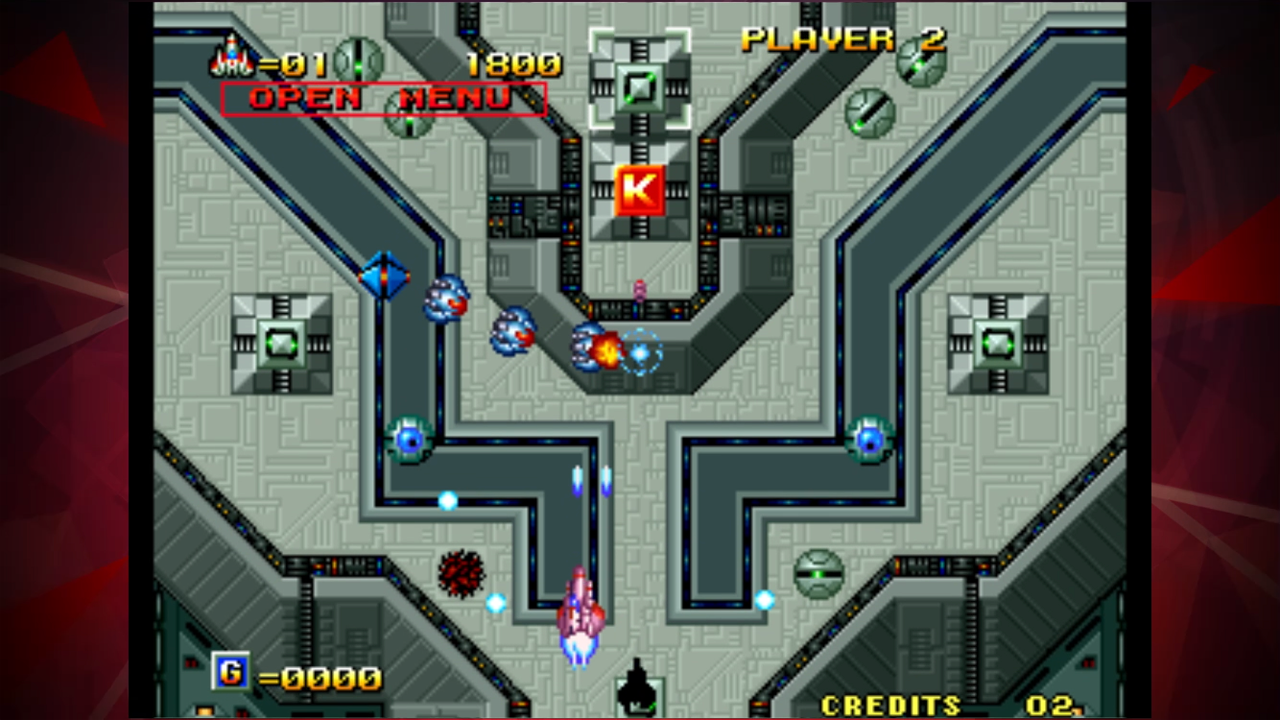Tap the red OPEN MENU button
1280x720 pixels.
pos(384,99)
